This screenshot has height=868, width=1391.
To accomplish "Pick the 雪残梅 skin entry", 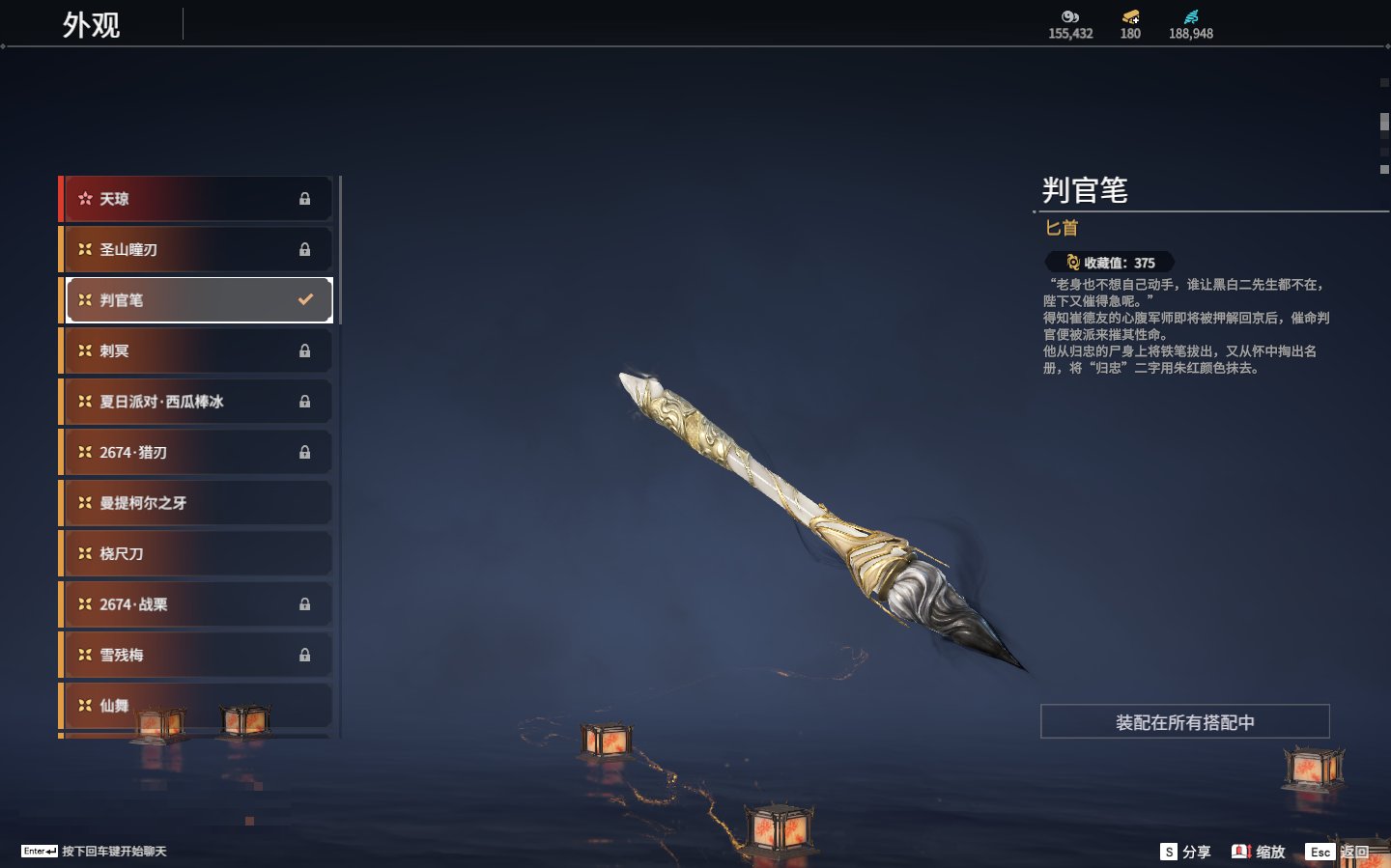I will pos(197,655).
